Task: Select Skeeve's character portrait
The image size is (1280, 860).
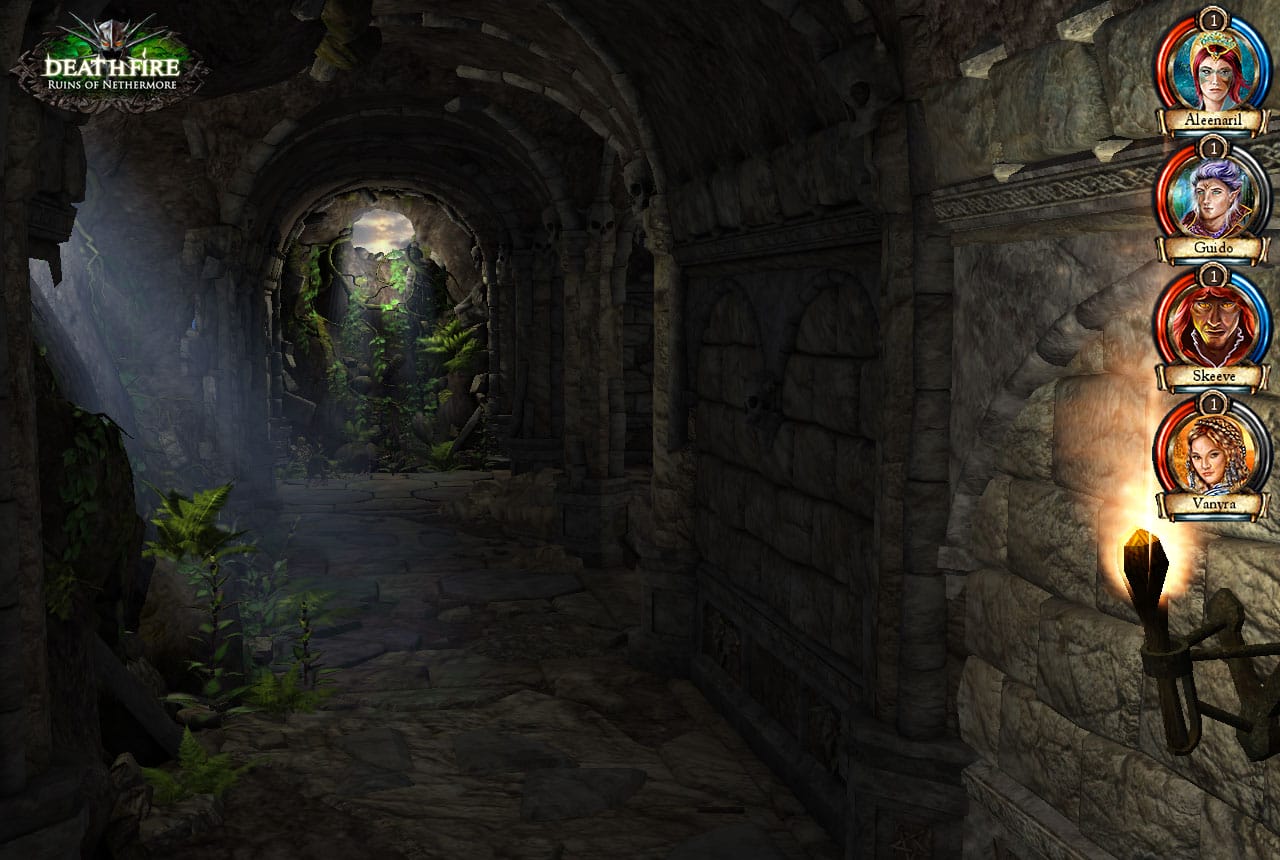Action: [x=1215, y=325]
